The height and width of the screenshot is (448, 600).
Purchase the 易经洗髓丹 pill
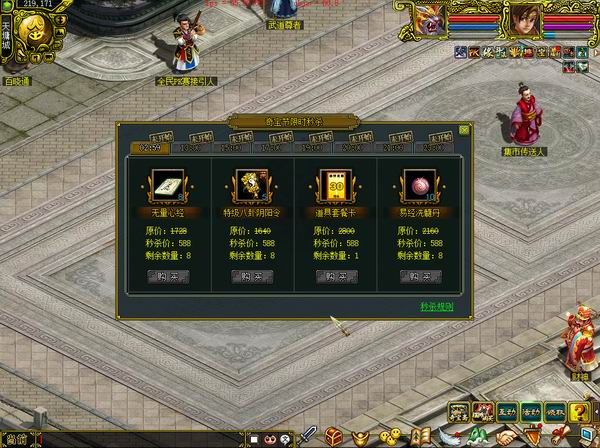(414, 277)
